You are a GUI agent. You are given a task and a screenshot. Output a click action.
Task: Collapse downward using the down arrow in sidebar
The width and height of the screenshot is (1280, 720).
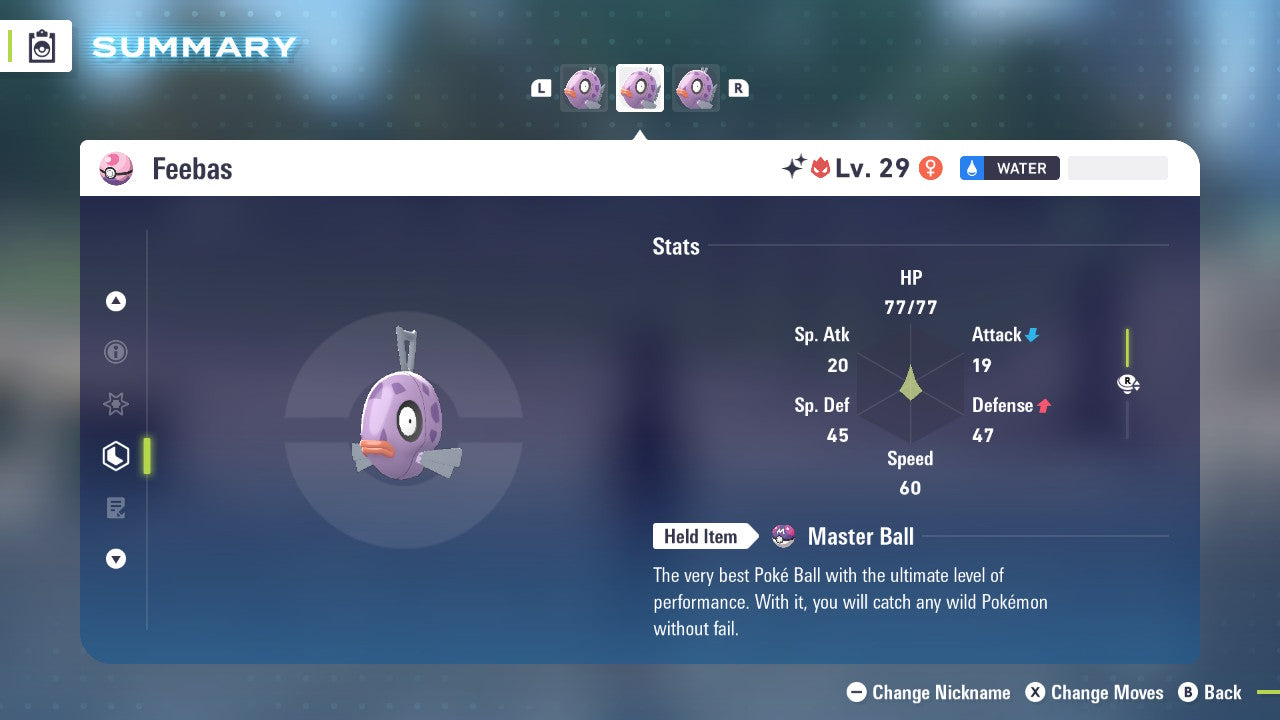[x=116, y=559]
